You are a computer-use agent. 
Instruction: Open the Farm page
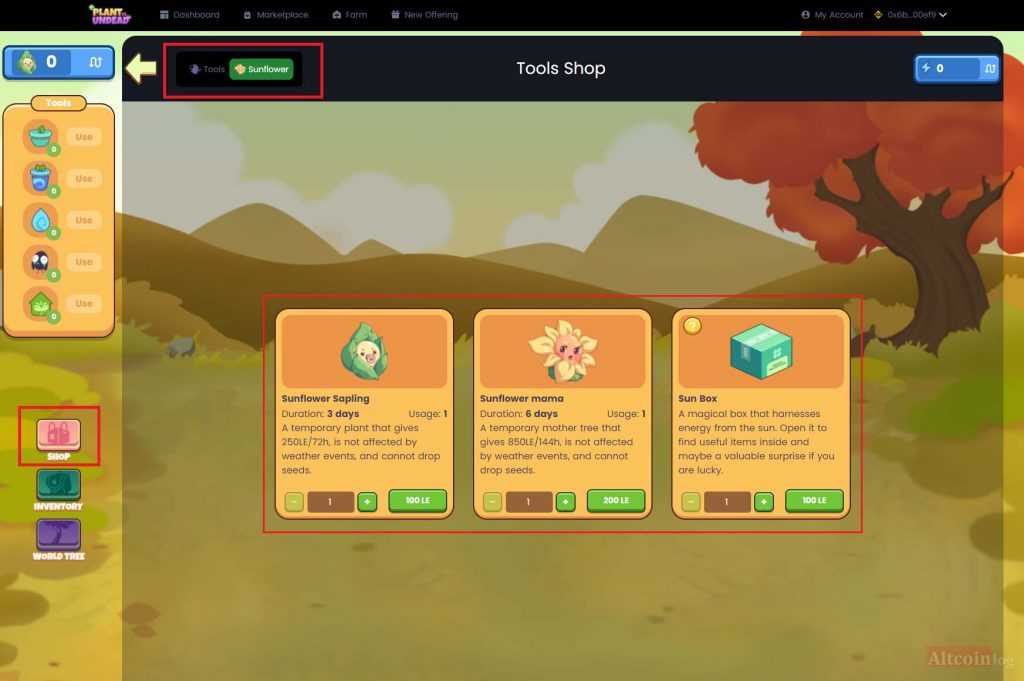[350, 15]
